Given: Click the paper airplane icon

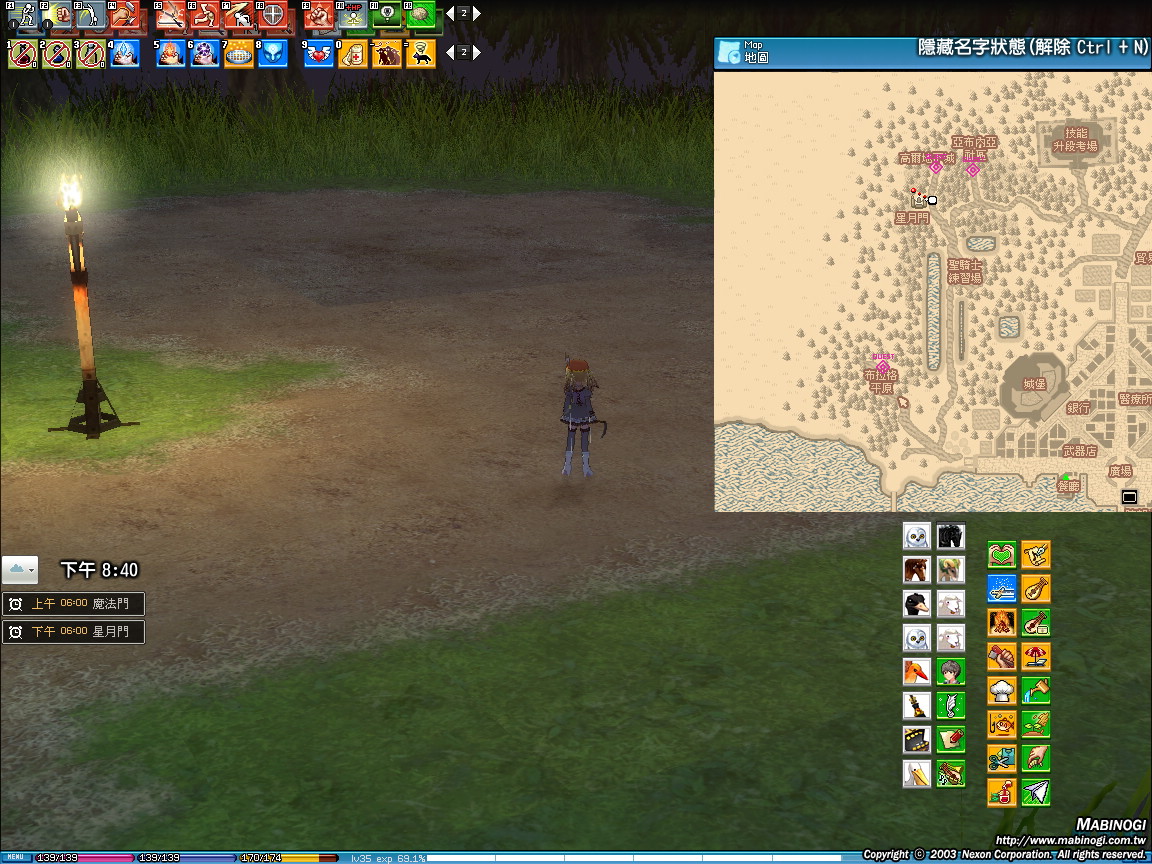Looking at the screenshot, I should [x=1036, y=793].
